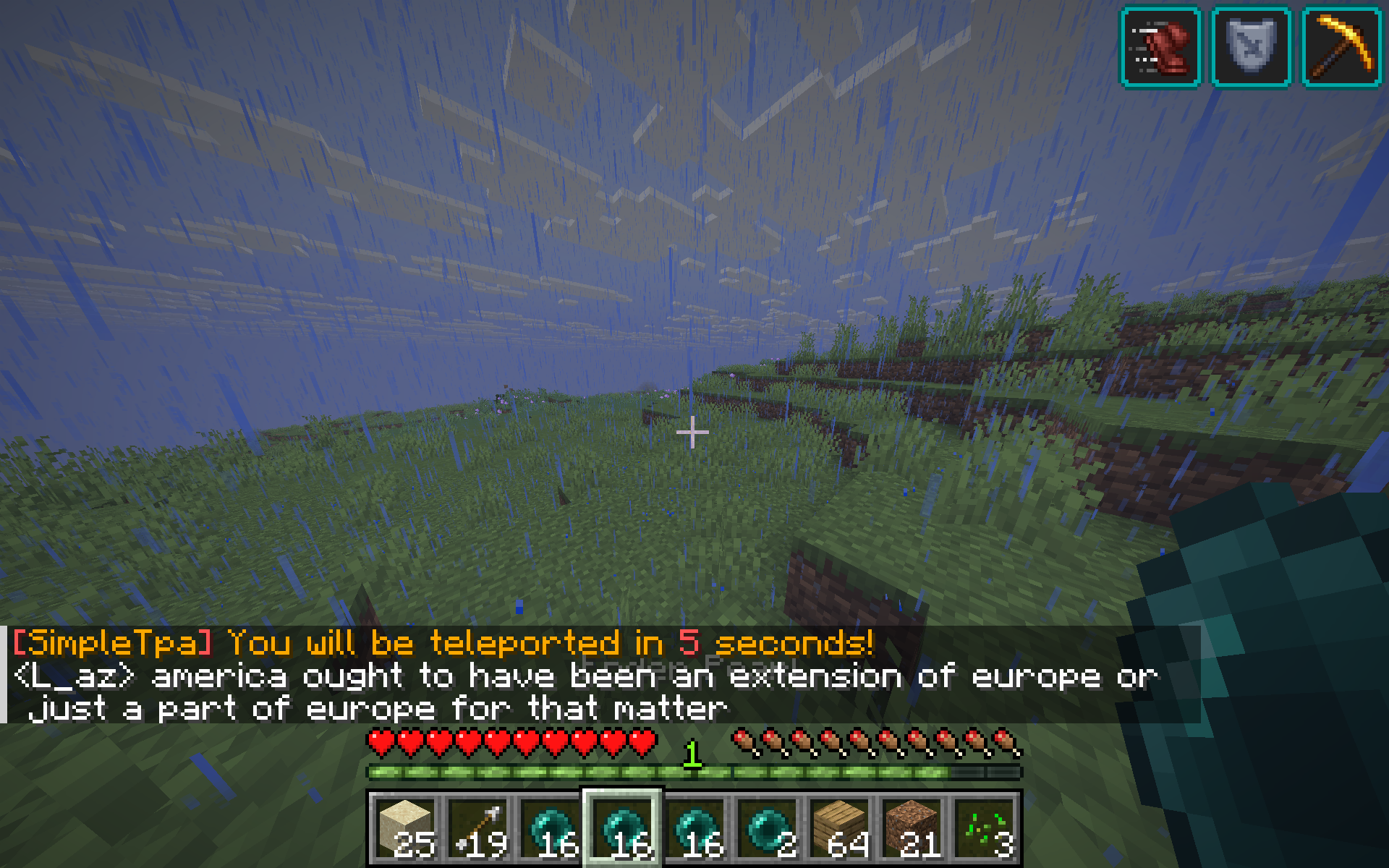The width and height of the screenshot is (1389, 868).
Task: Click the golden pickaxe haste effect icon
Action: tap(1342, 47)
